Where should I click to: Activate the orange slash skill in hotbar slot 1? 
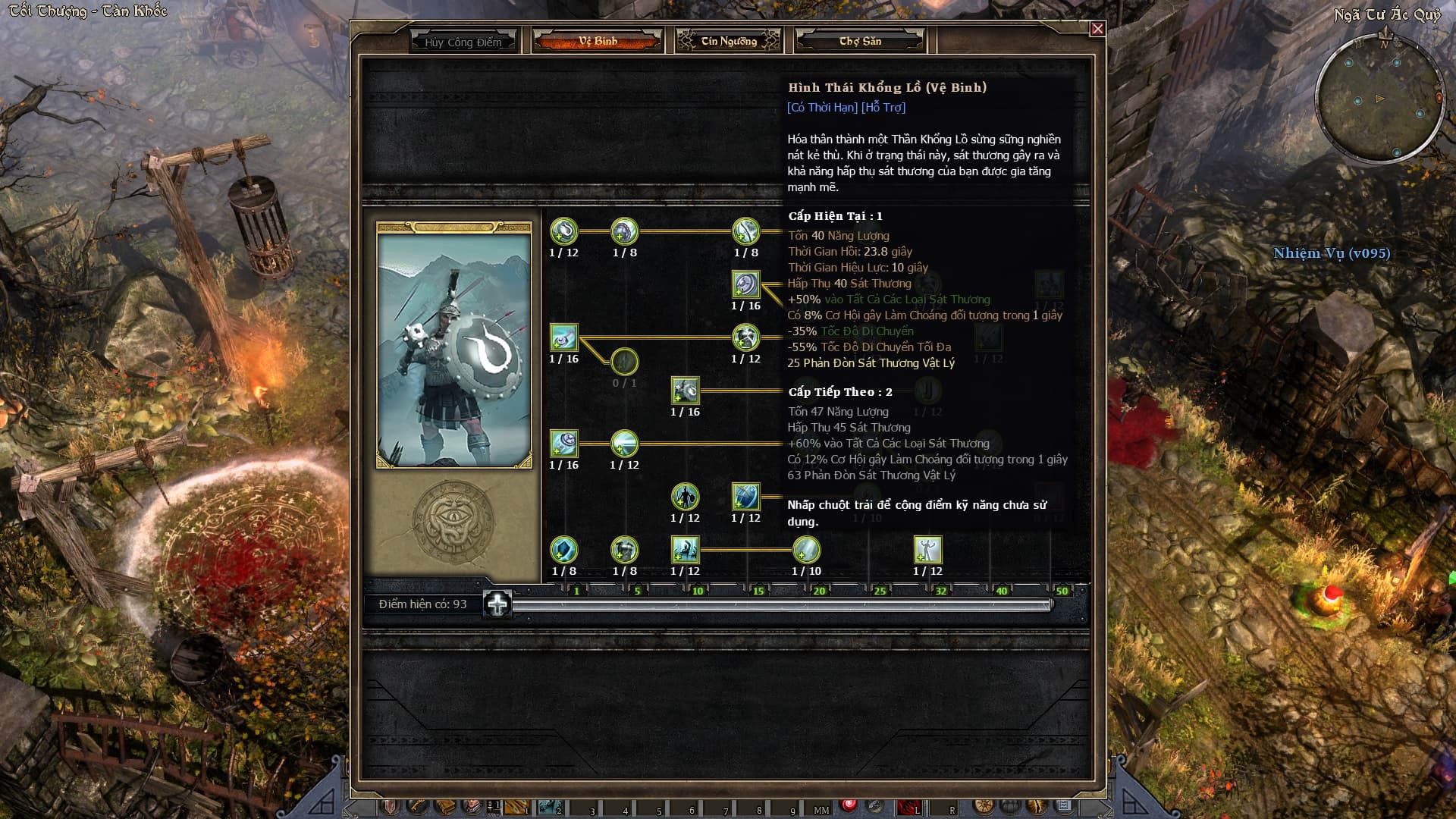pyautogui.click(x=516, y=807)
